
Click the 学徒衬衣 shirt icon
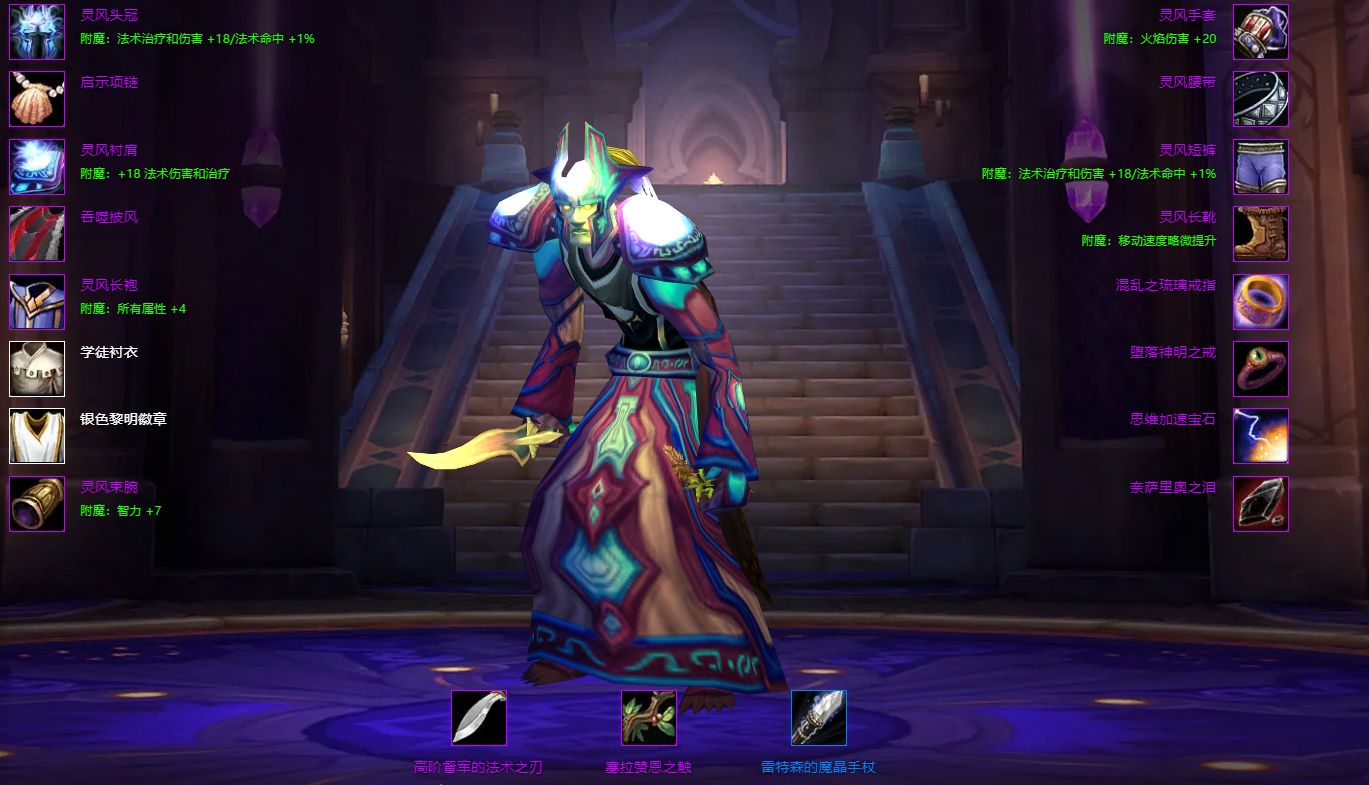[37, 369]
